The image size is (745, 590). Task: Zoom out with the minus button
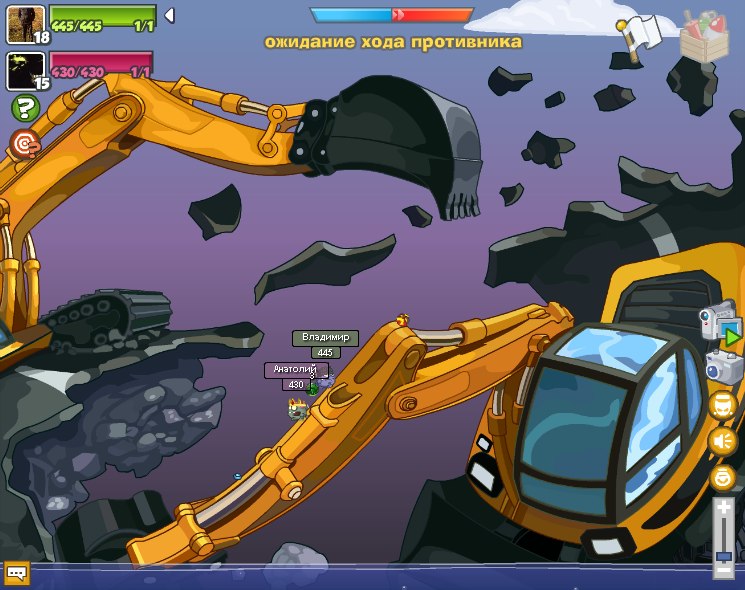724,571
